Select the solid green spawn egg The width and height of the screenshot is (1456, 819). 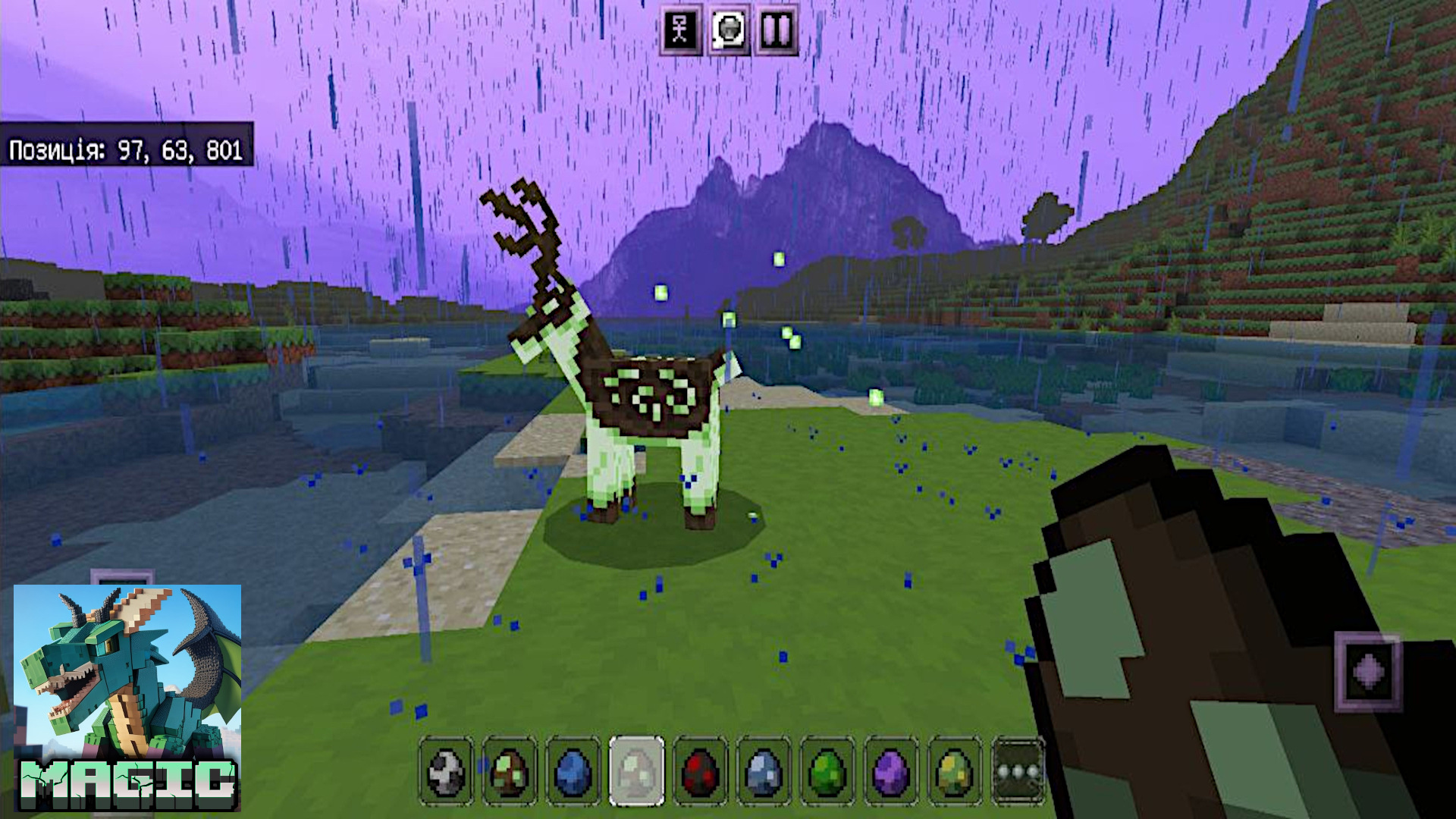point(827,771)
